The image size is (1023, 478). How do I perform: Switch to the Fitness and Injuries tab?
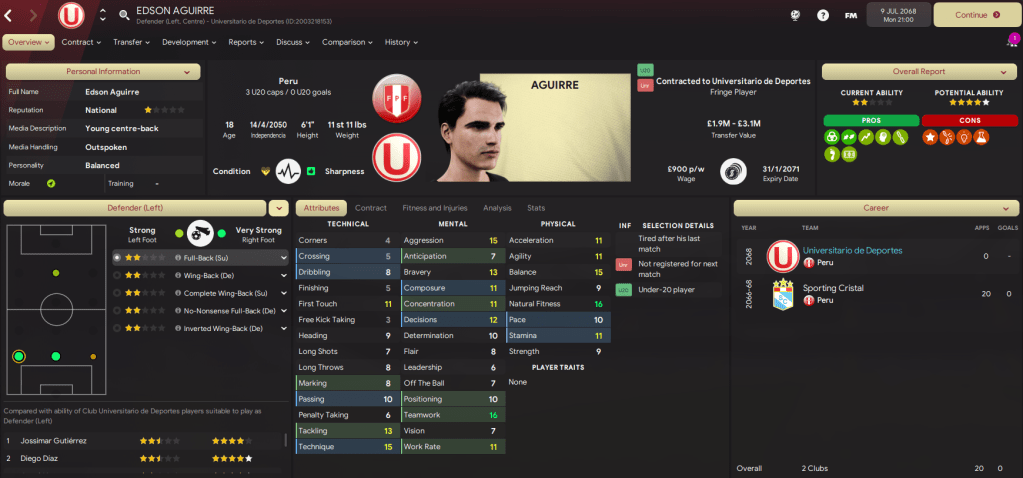[x=434, y=208]
